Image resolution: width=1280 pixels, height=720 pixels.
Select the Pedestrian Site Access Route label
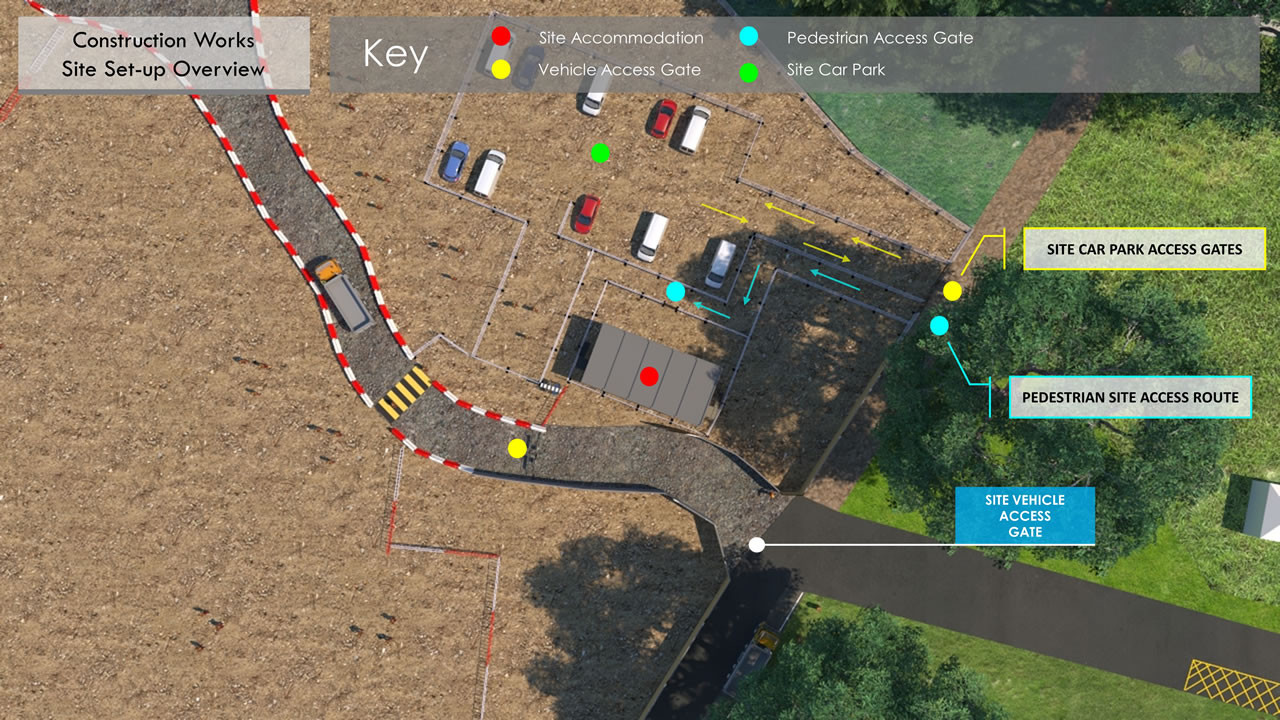pyautogui.click(x=1129, y=397)
